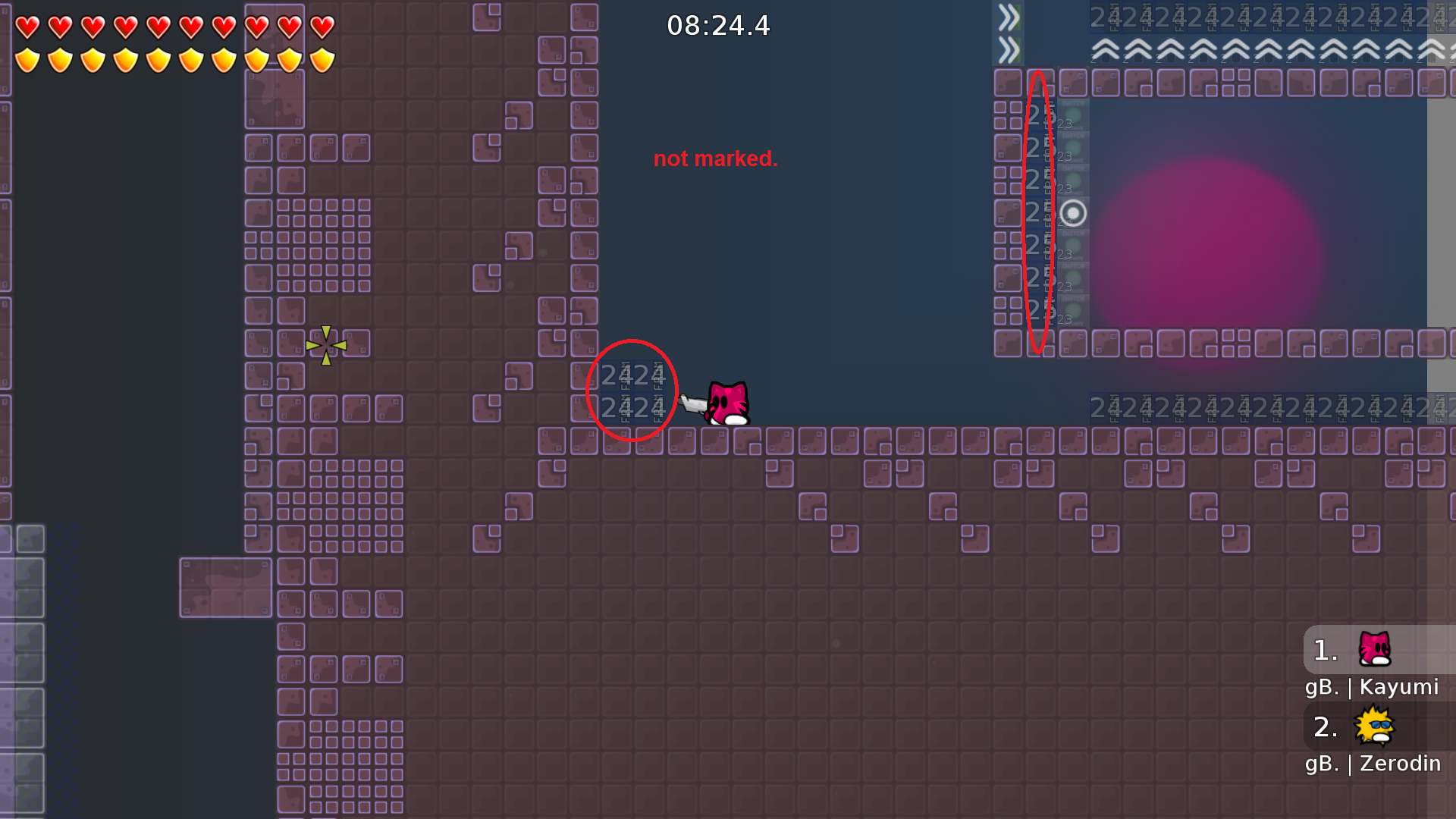Click the race timer showing 08:24.4
Image resolution: width=1456 pixels, height=819 pixels.
tap(717, 25)
